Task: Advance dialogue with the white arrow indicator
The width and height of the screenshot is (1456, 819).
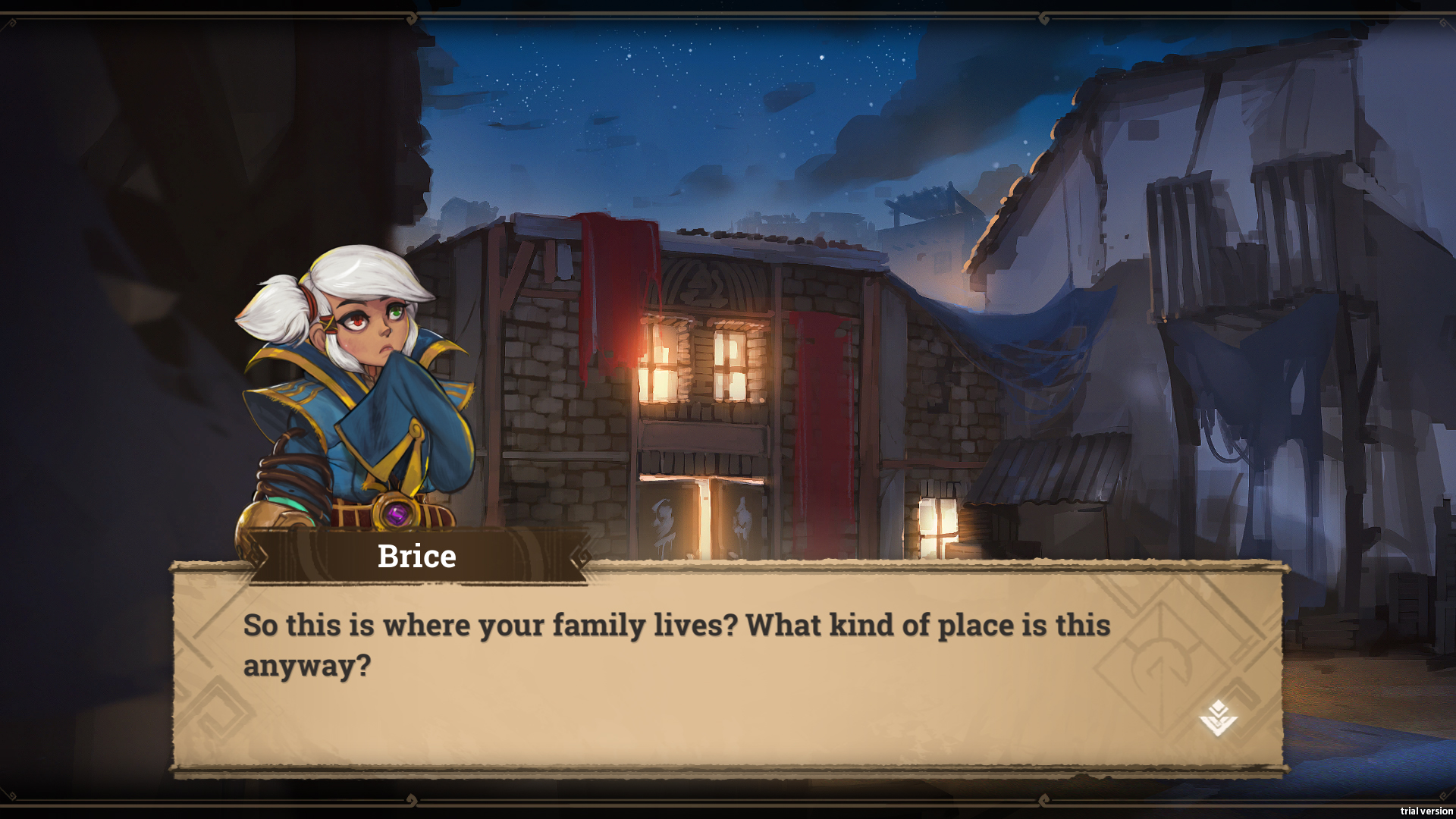Action: (x=1218, y=718)
